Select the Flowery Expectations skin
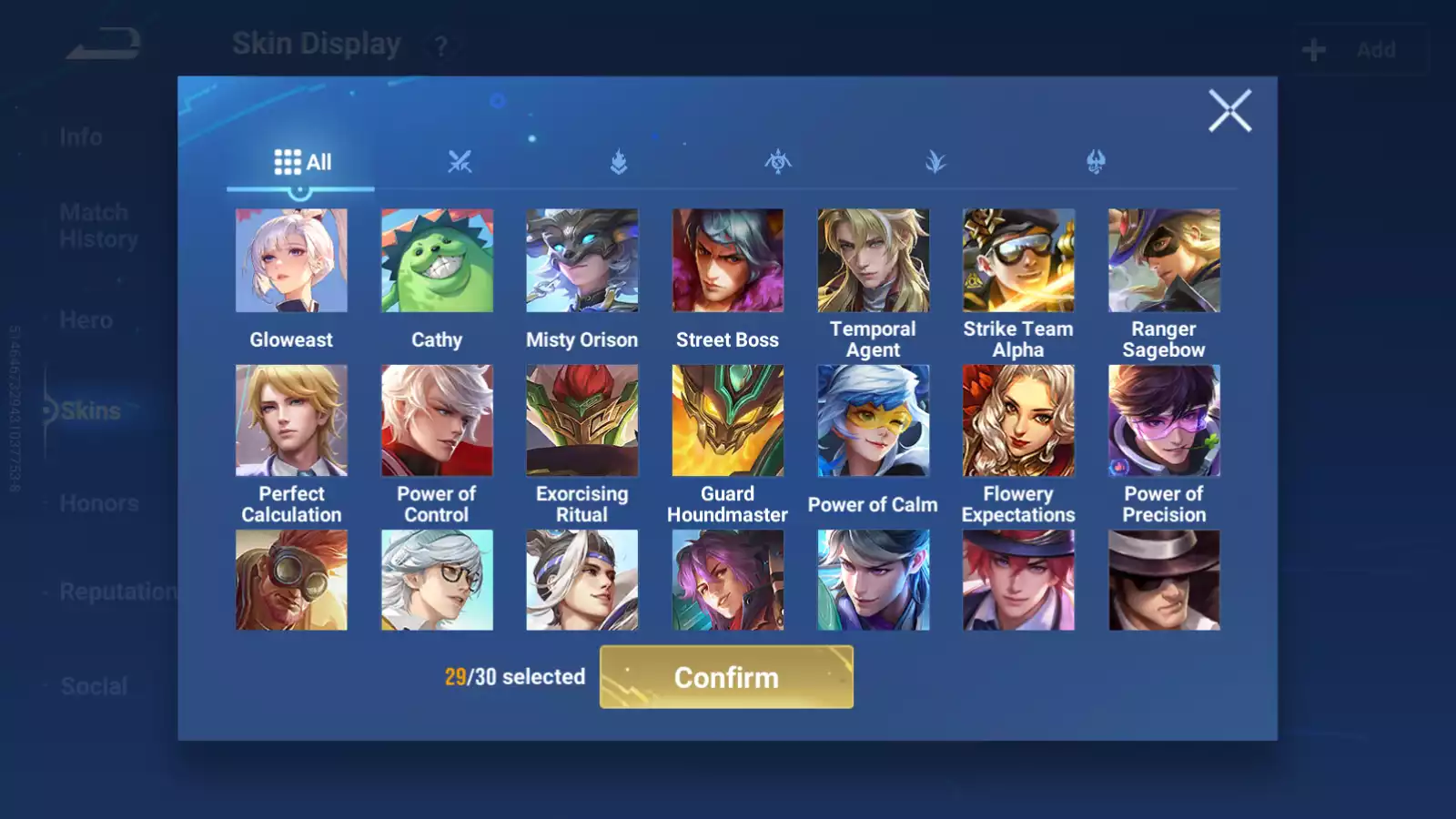 pos(1018,420)
